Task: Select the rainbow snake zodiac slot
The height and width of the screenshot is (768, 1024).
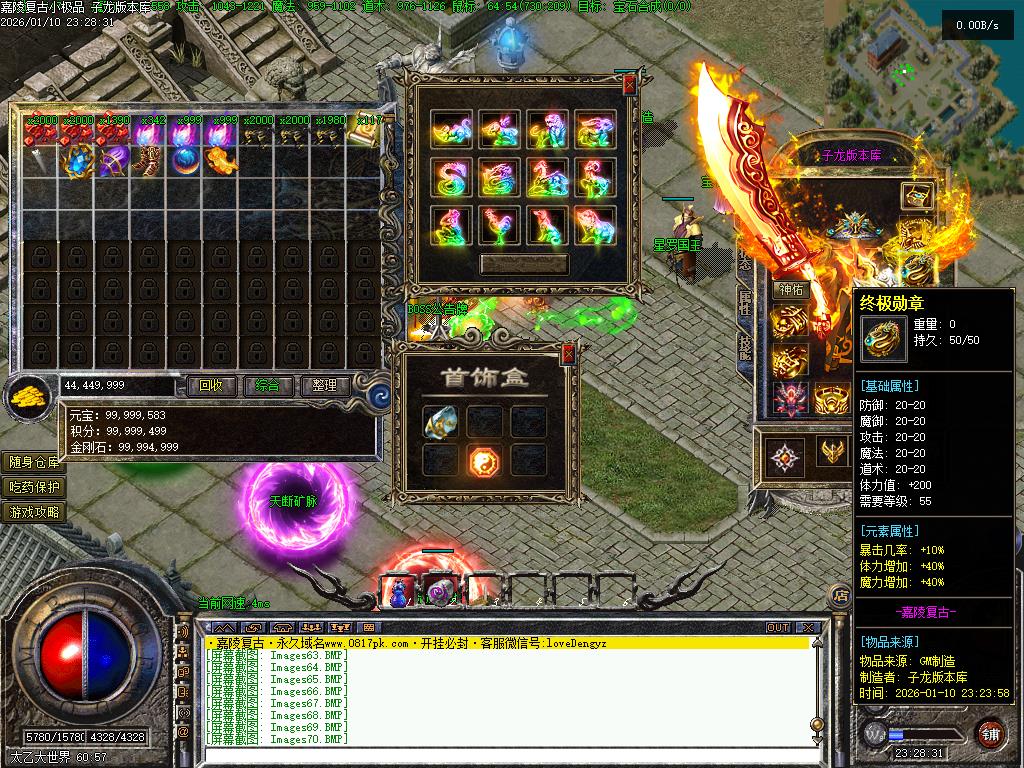Action: click(451, 178)
